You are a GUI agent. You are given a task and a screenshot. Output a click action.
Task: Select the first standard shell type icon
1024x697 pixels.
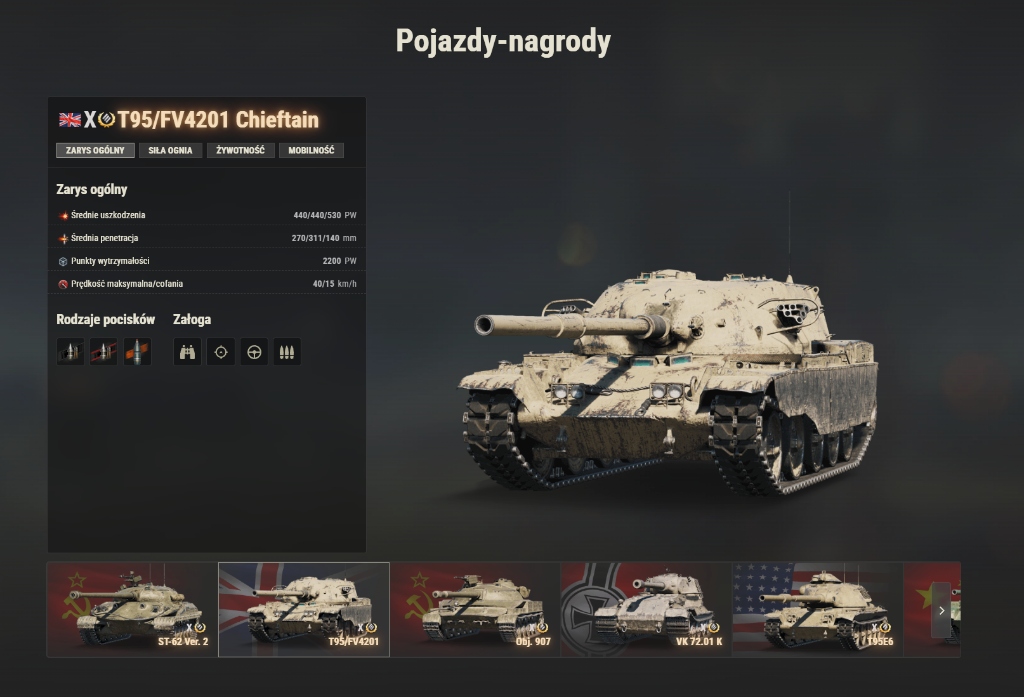coord(70,352)
